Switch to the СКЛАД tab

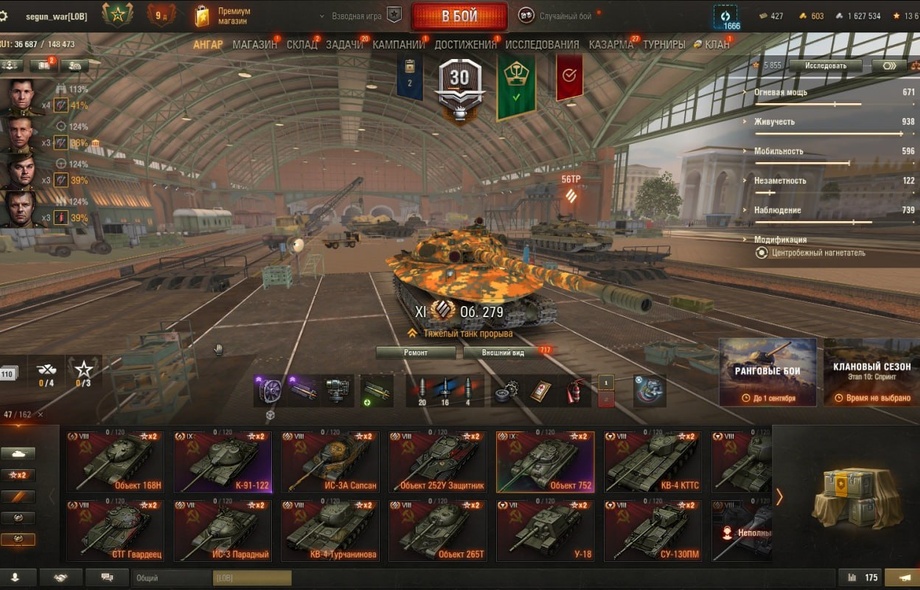301,45
